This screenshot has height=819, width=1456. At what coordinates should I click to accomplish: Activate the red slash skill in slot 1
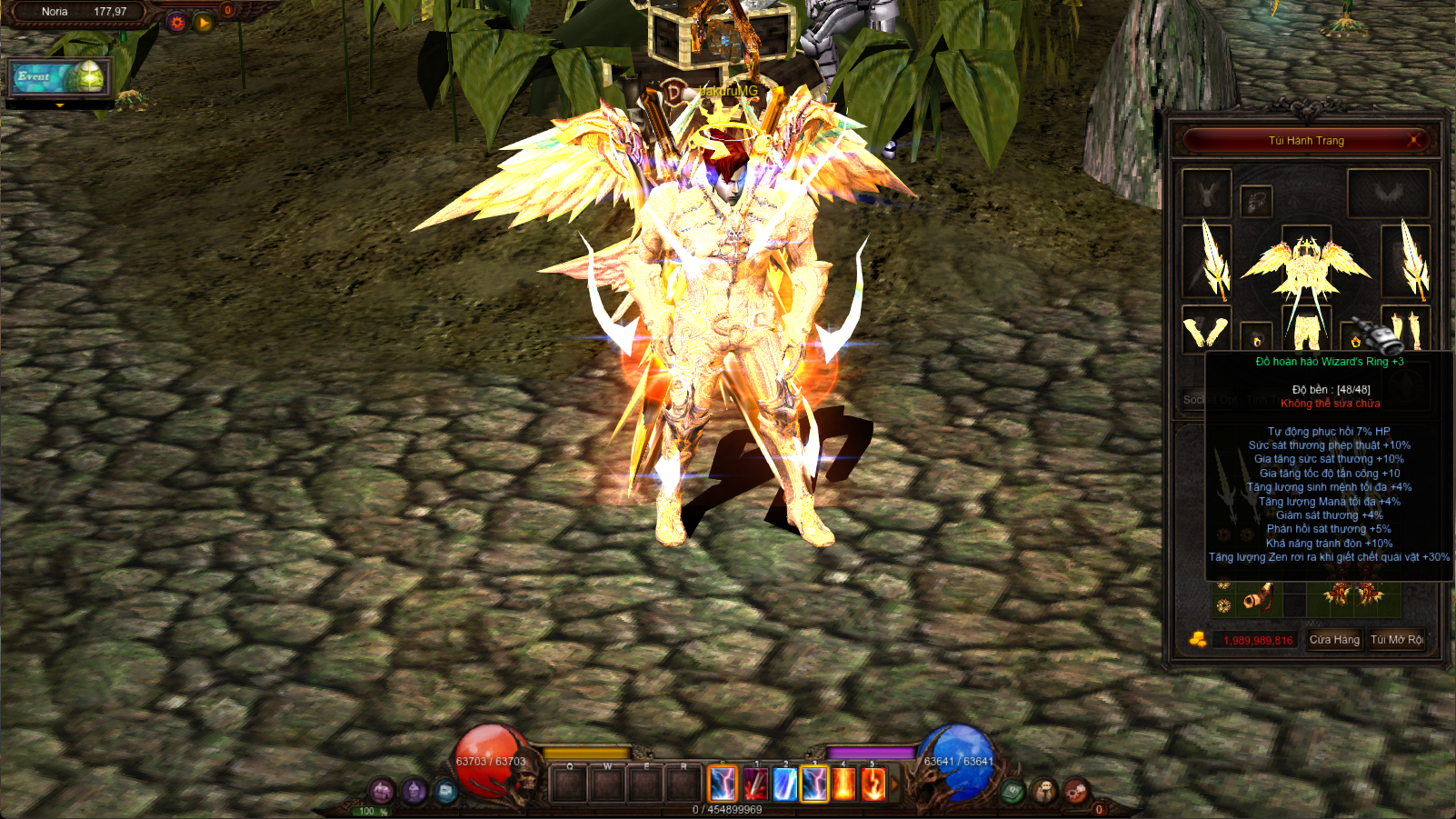point(755,784)
